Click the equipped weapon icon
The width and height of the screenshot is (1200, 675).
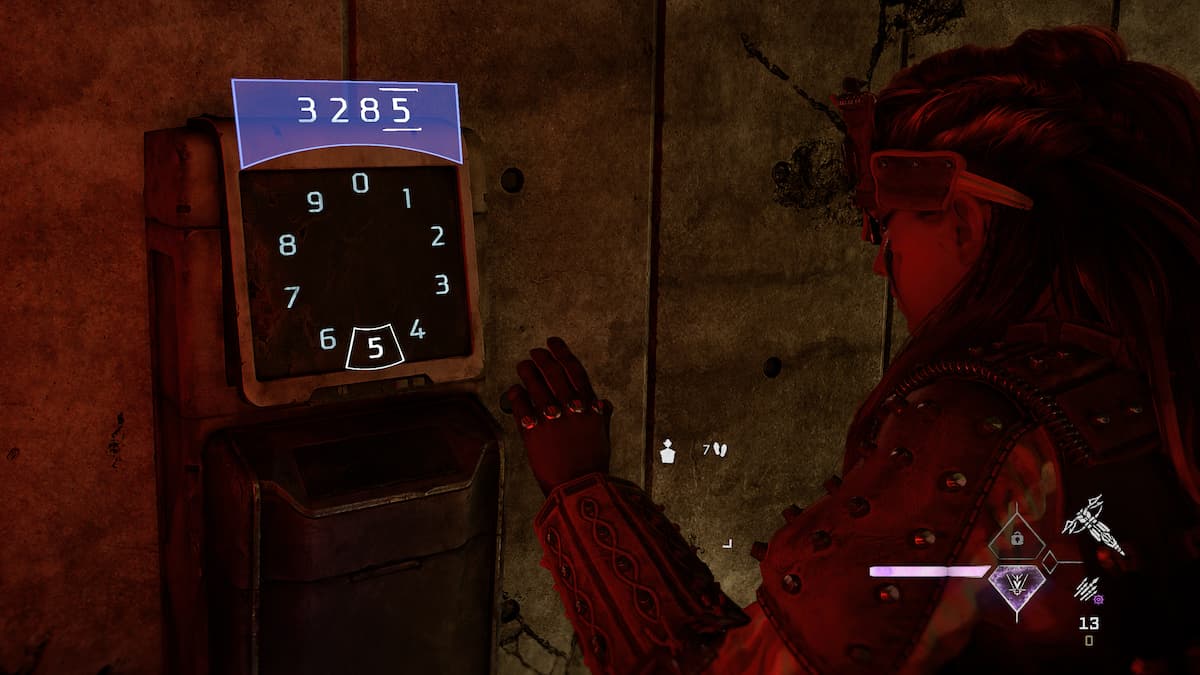coord(1093,526)
